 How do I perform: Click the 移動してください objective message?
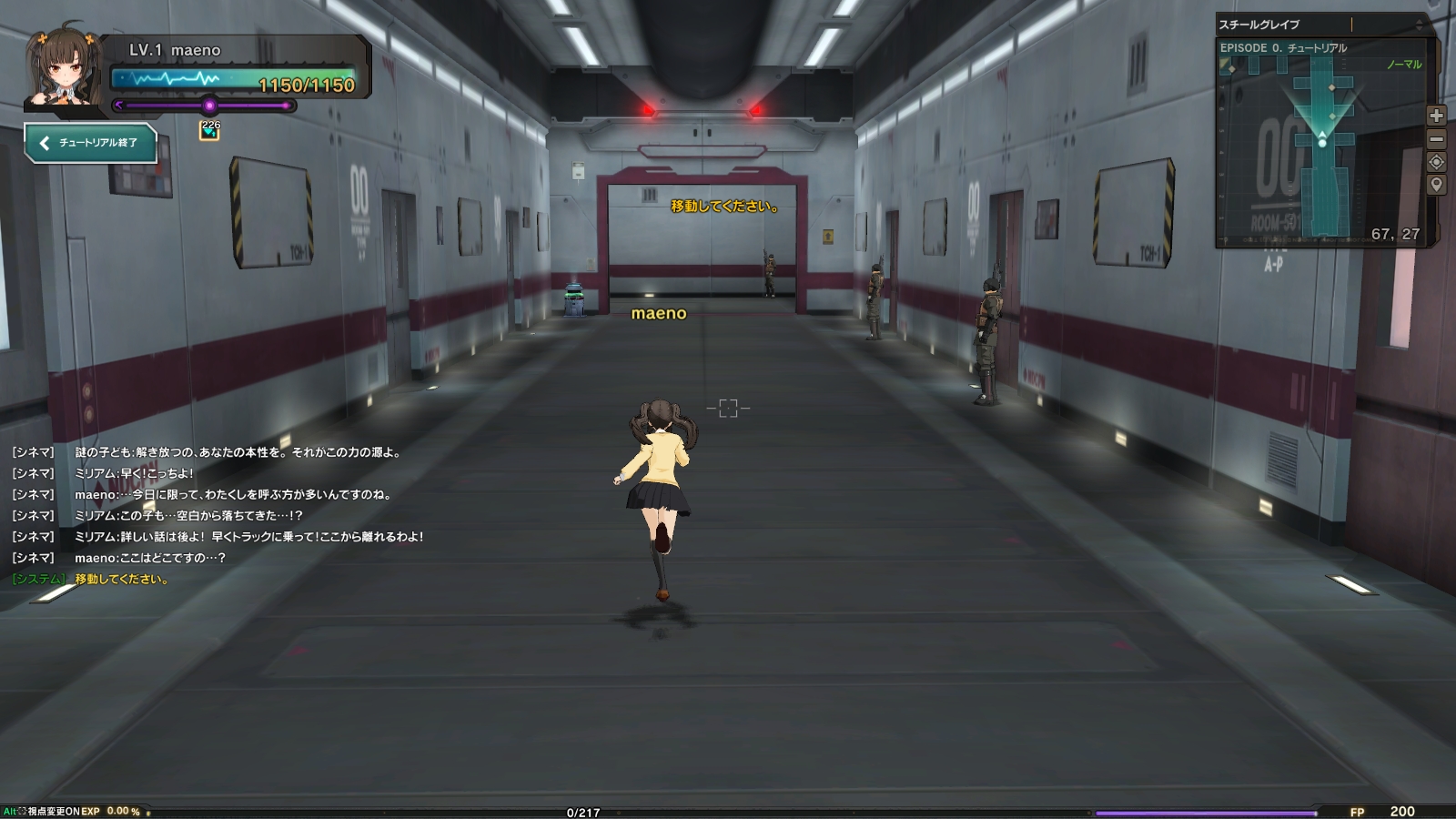[x=723, y=206]
